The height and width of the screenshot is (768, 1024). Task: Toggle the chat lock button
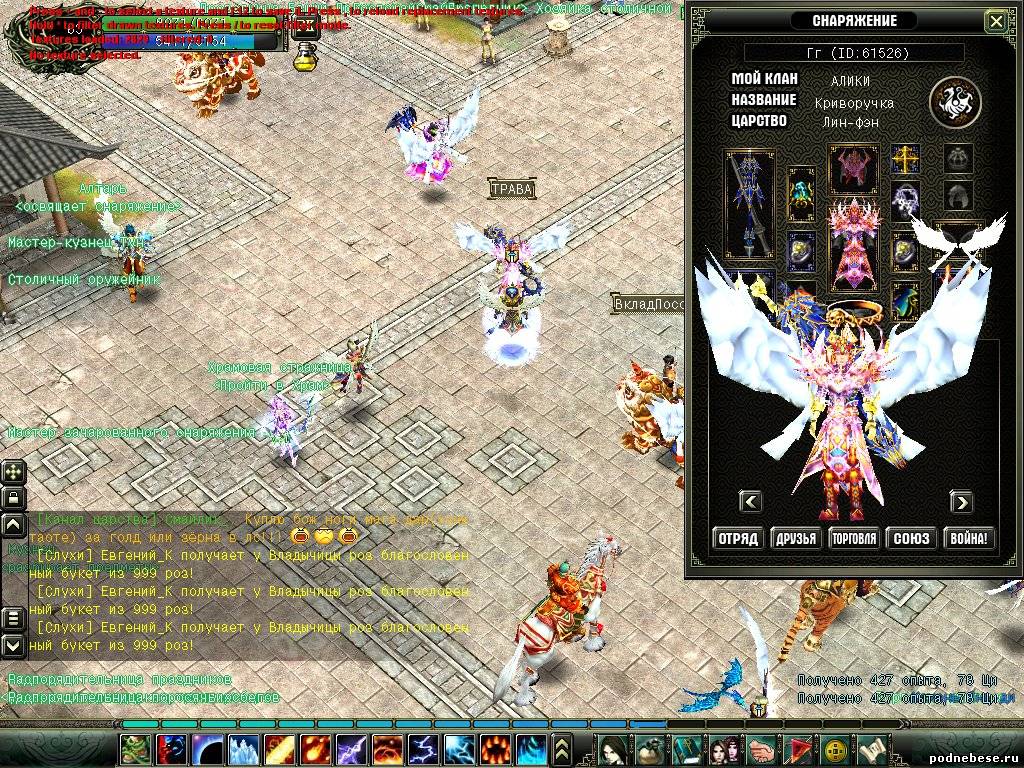tap(14, 497)
